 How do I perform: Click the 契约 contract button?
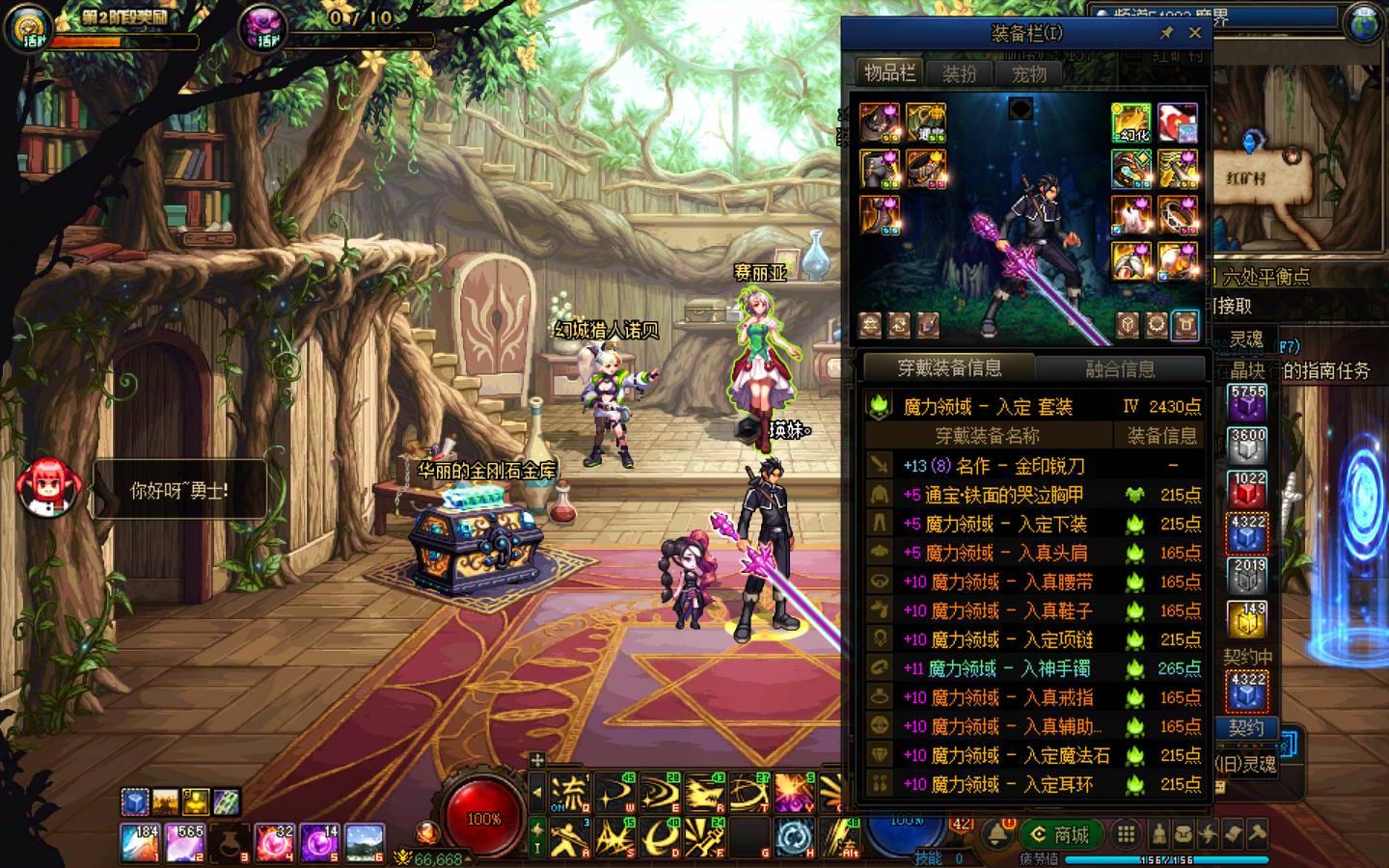tap(1246, 727)
